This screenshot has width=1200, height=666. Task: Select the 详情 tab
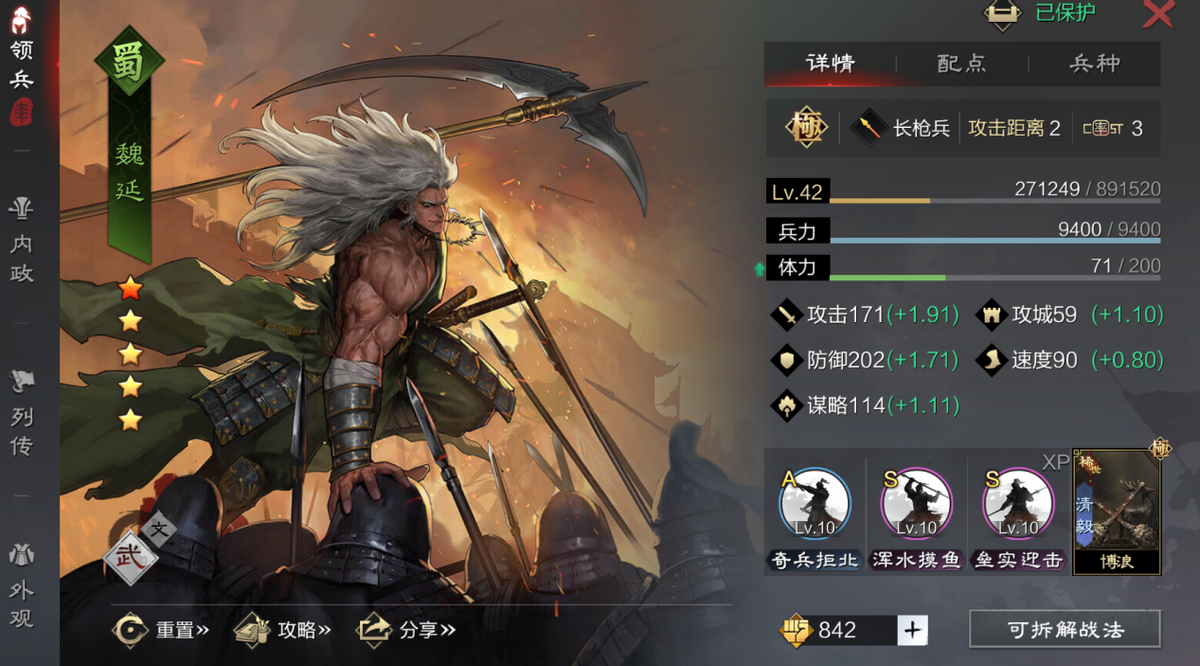pyautogui.click(x=830, y=63)
